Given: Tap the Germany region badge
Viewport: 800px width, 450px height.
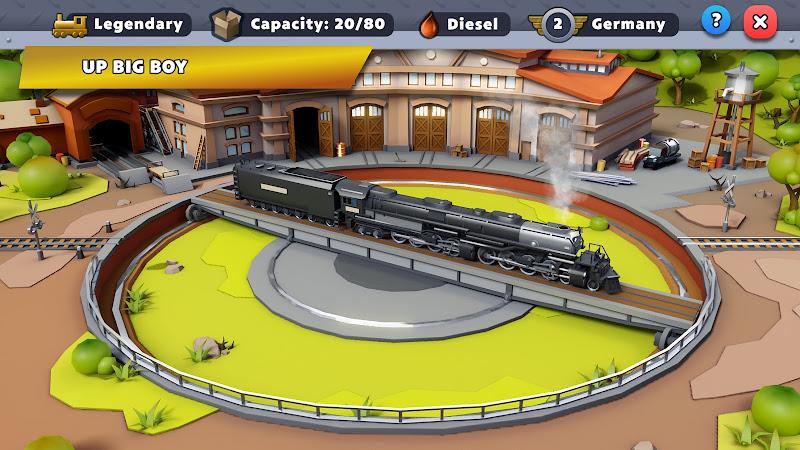Looking at the screenshot, I should pos(607,23).
